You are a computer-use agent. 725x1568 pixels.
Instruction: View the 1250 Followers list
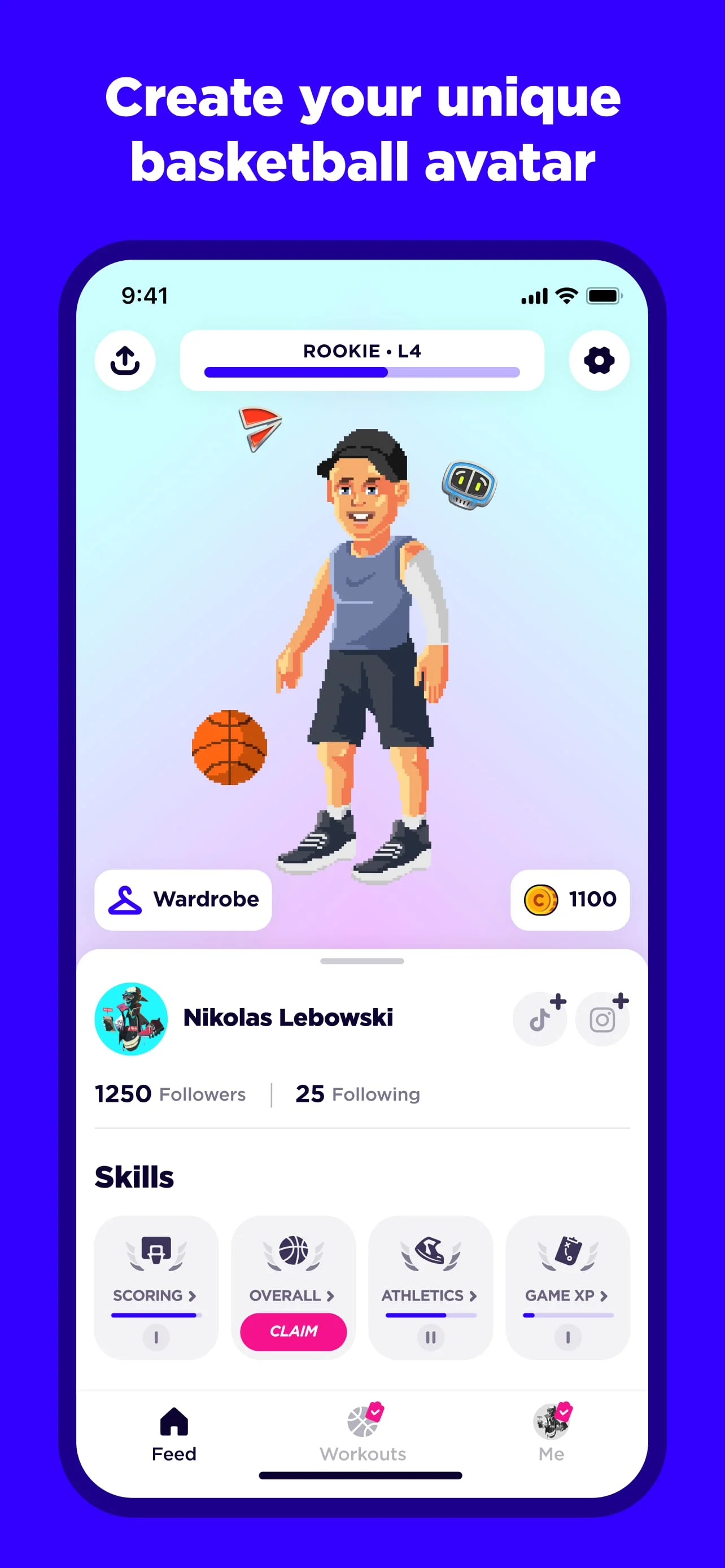(171, 1094)
